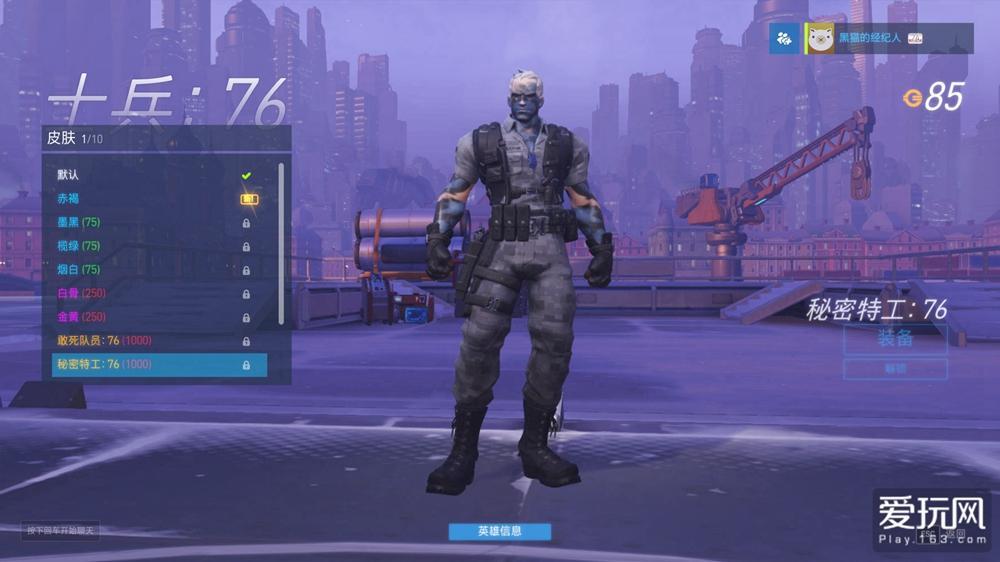
Task: Select the 烟白 (75) skin
Action: (x=150, y=270)
